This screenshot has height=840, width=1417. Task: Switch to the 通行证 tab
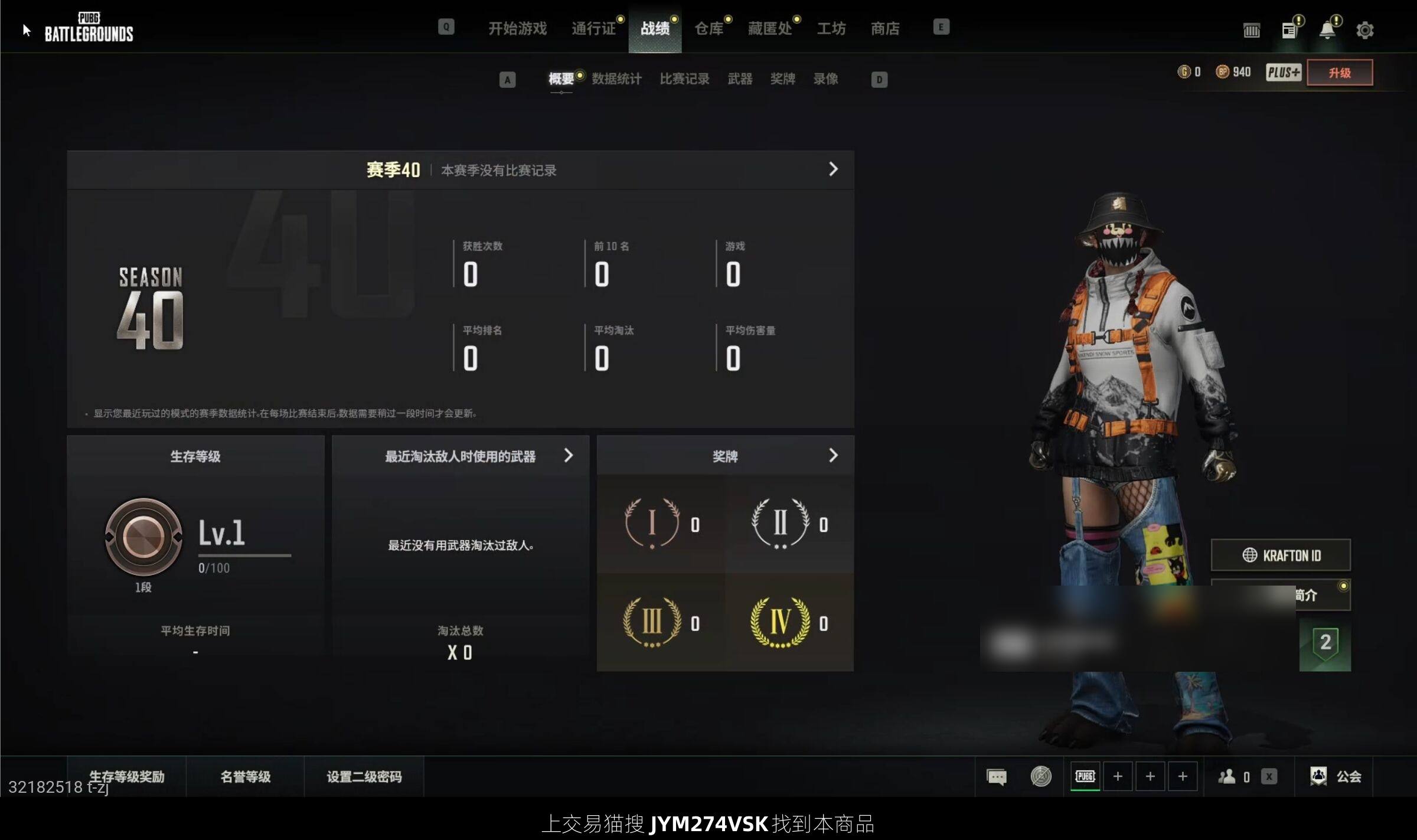click(x=593, y=28)
